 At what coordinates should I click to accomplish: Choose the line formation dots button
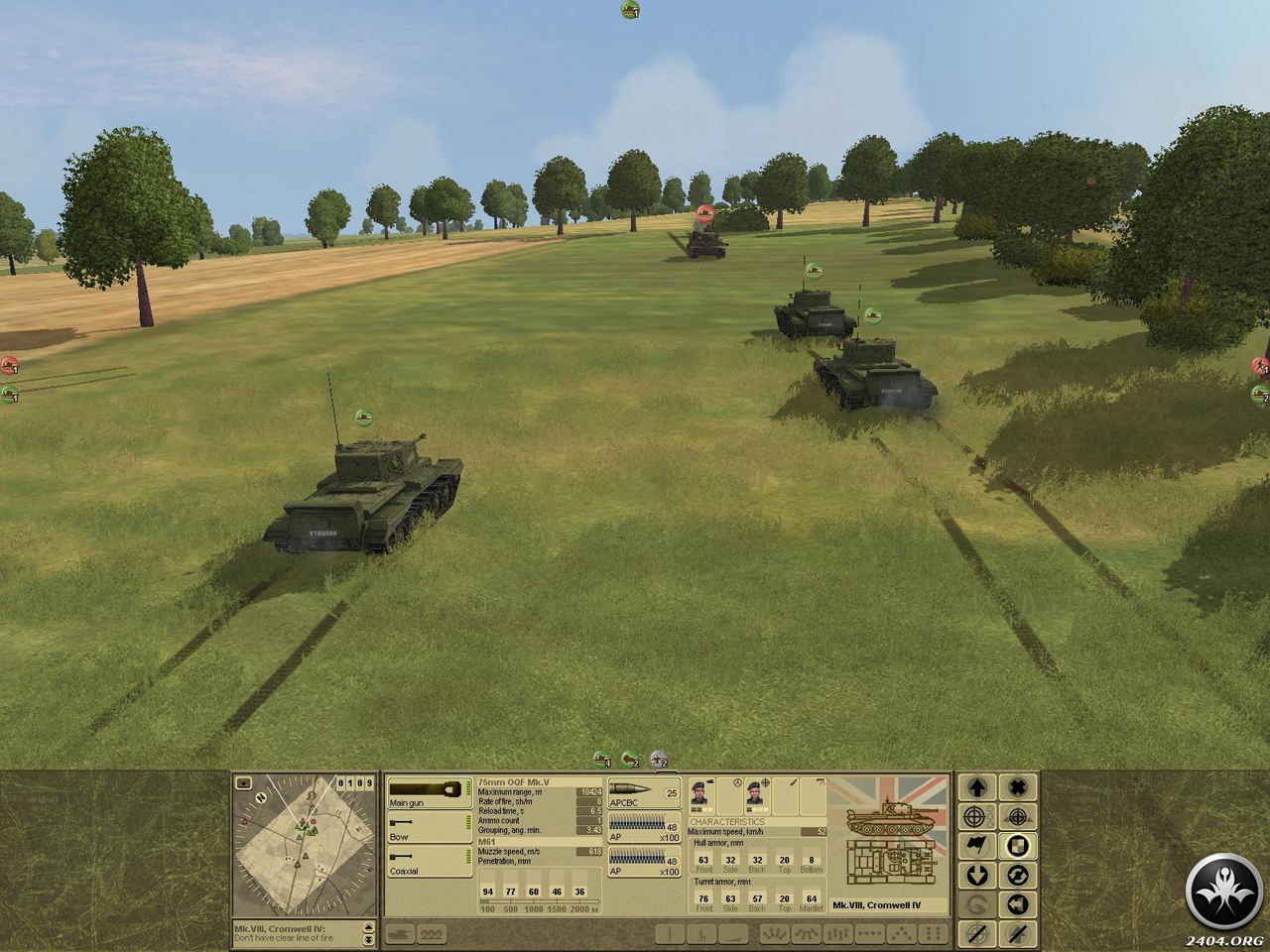click(x=868, y=934)
